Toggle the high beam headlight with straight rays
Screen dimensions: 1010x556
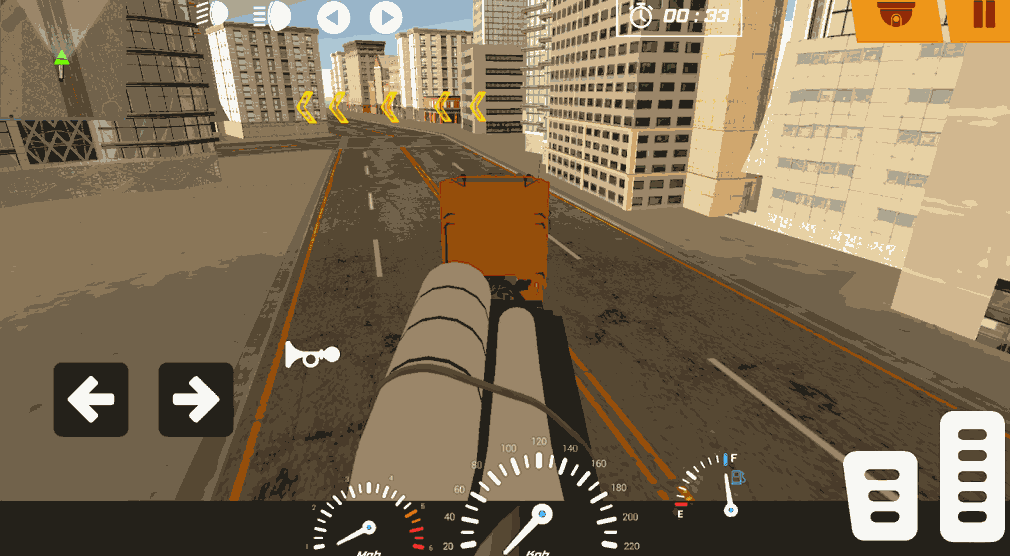pyautogui.click(x=271, y=16)
